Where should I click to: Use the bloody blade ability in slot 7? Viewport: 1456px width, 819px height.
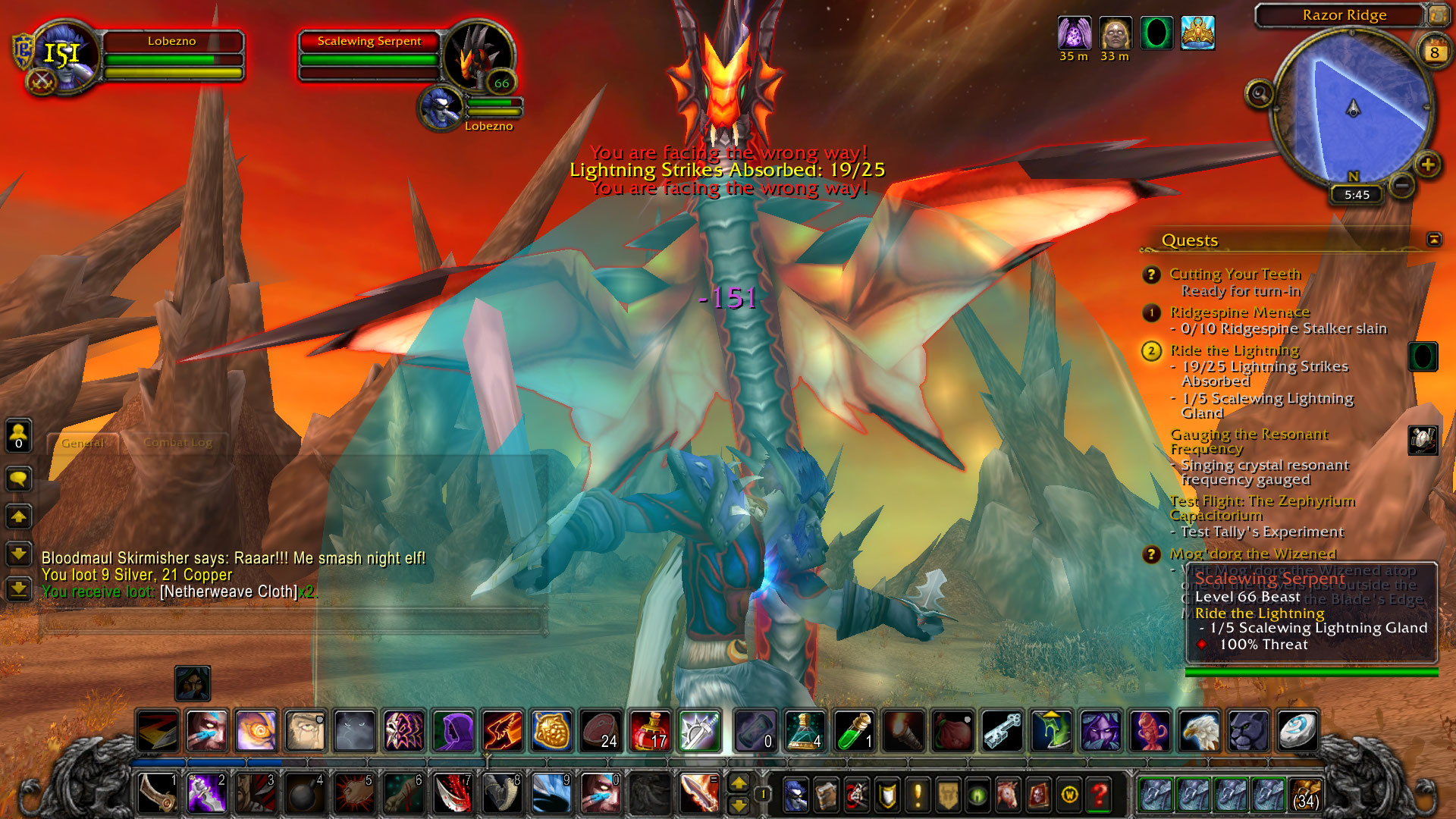pyautogui.click(x=453, y=794)
